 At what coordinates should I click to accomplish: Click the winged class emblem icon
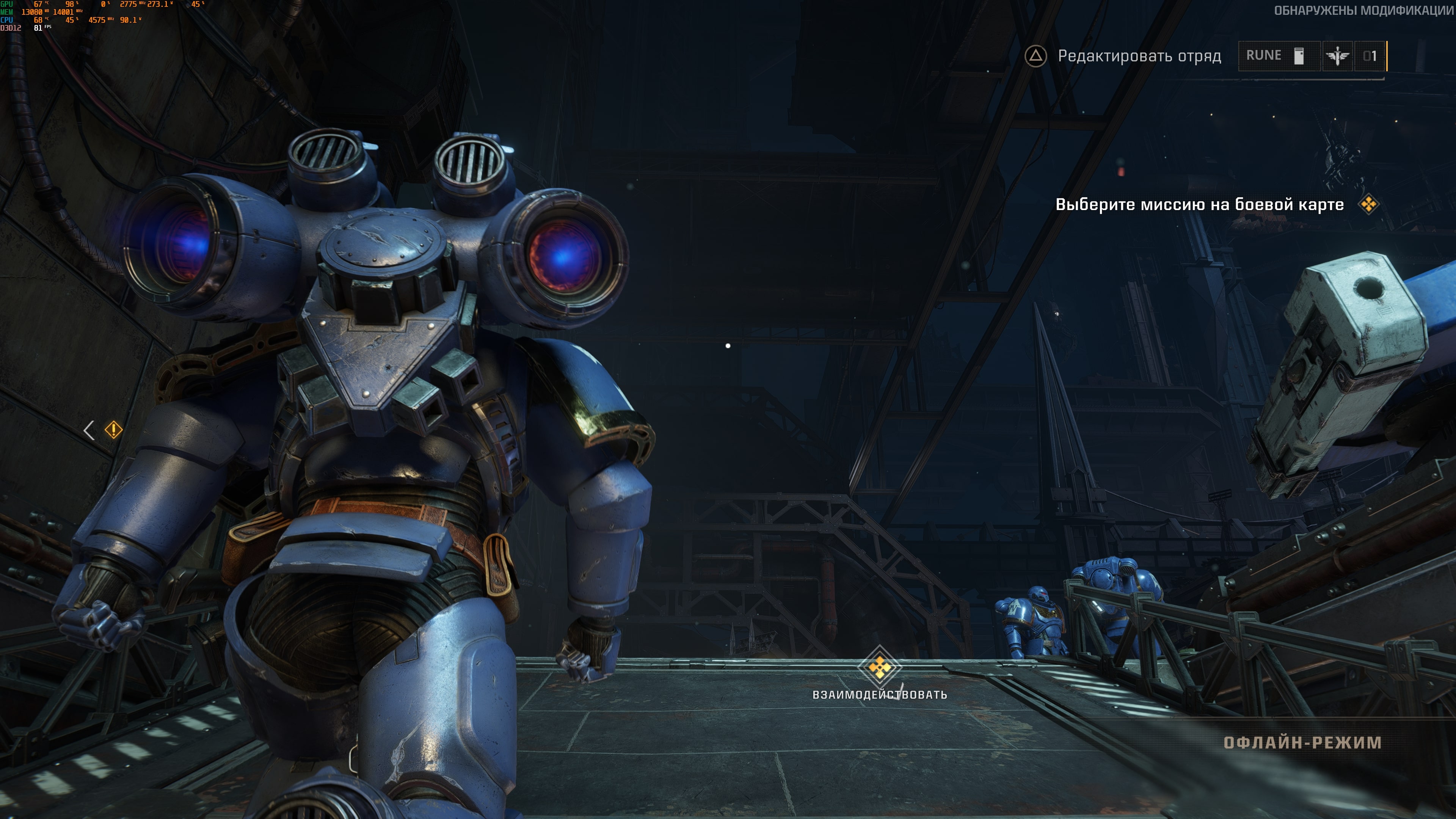(1337, 56)
